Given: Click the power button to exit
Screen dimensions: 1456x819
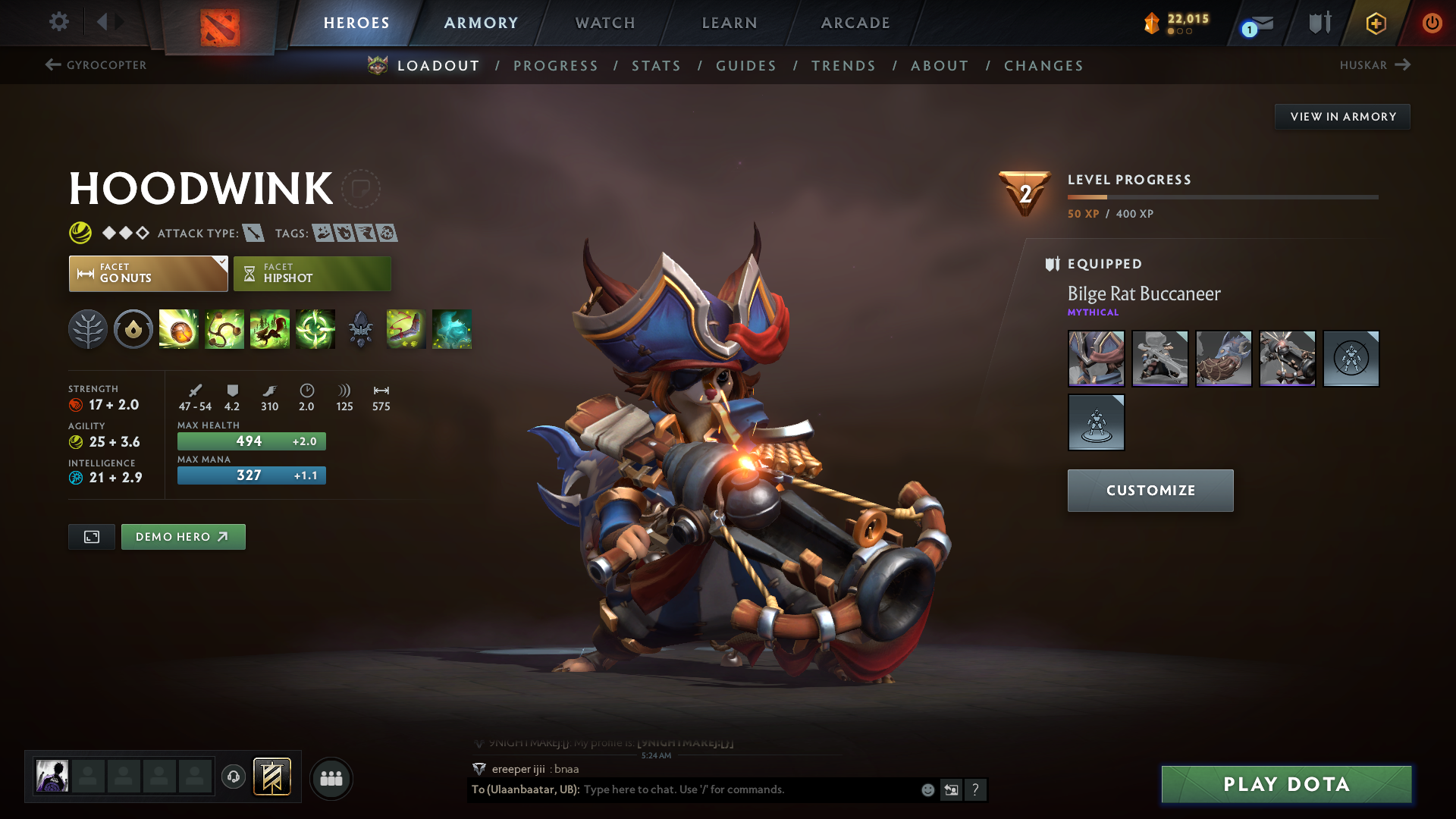Looking at the screenshot, I should 1432,22.
